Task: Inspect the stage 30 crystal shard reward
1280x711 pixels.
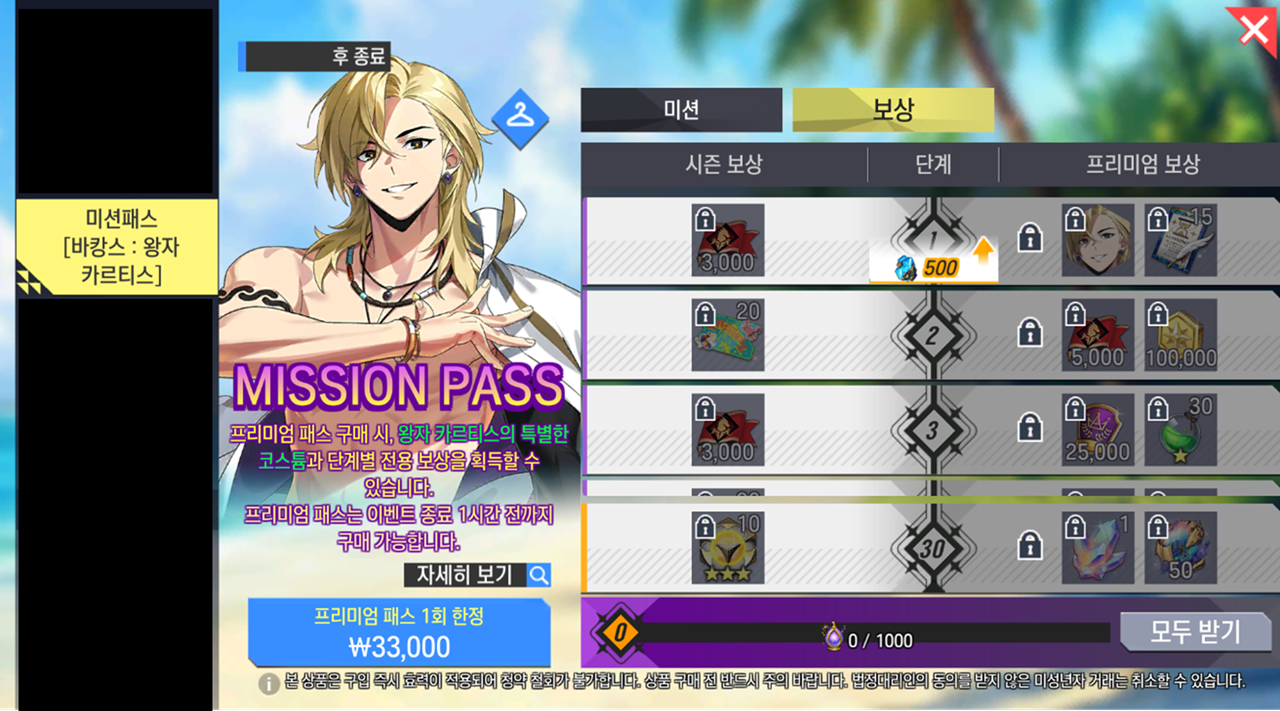Action: (1098, 548)
